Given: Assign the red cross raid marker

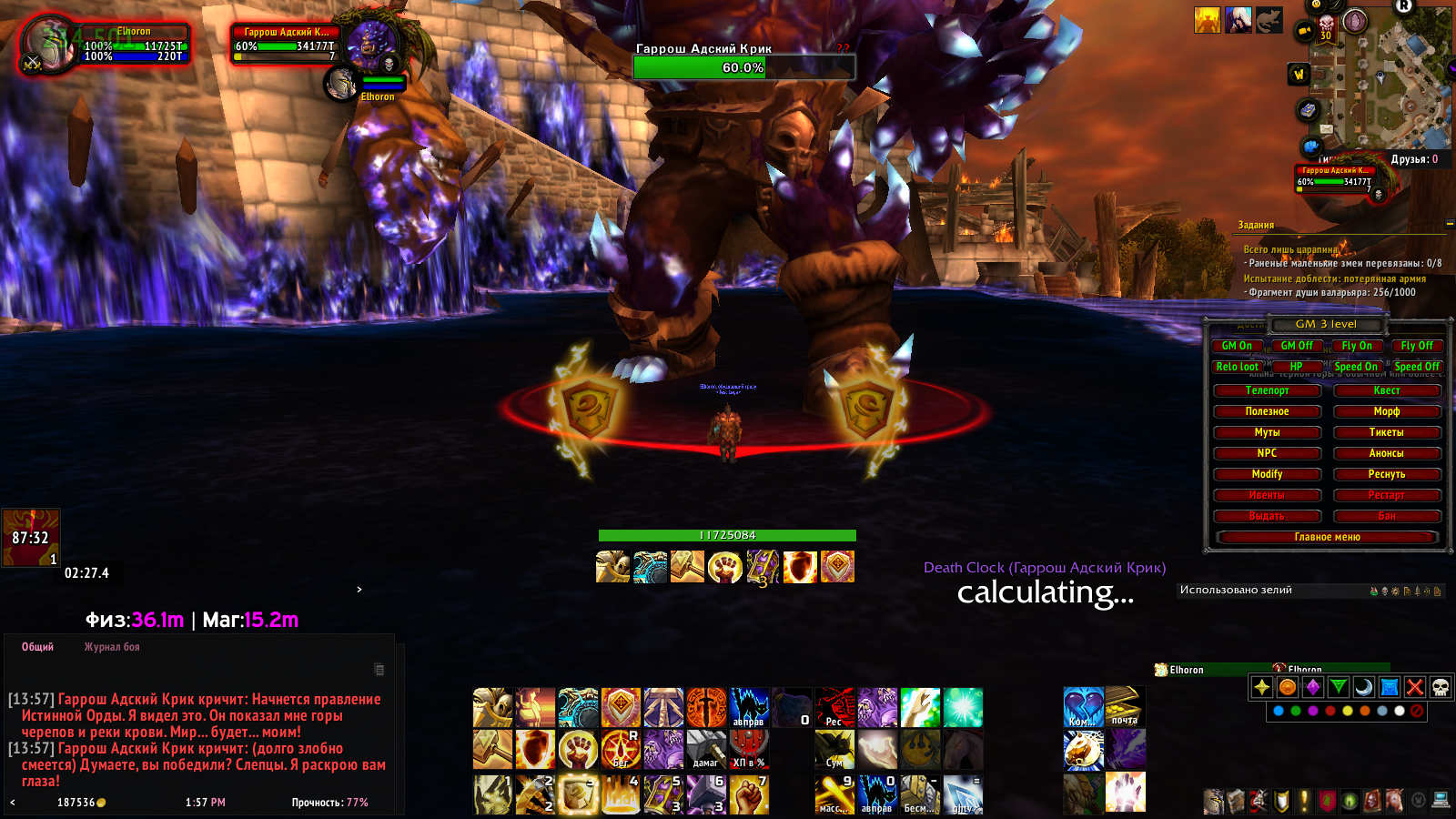Looking at the screenshot, I should (1414, 687).
